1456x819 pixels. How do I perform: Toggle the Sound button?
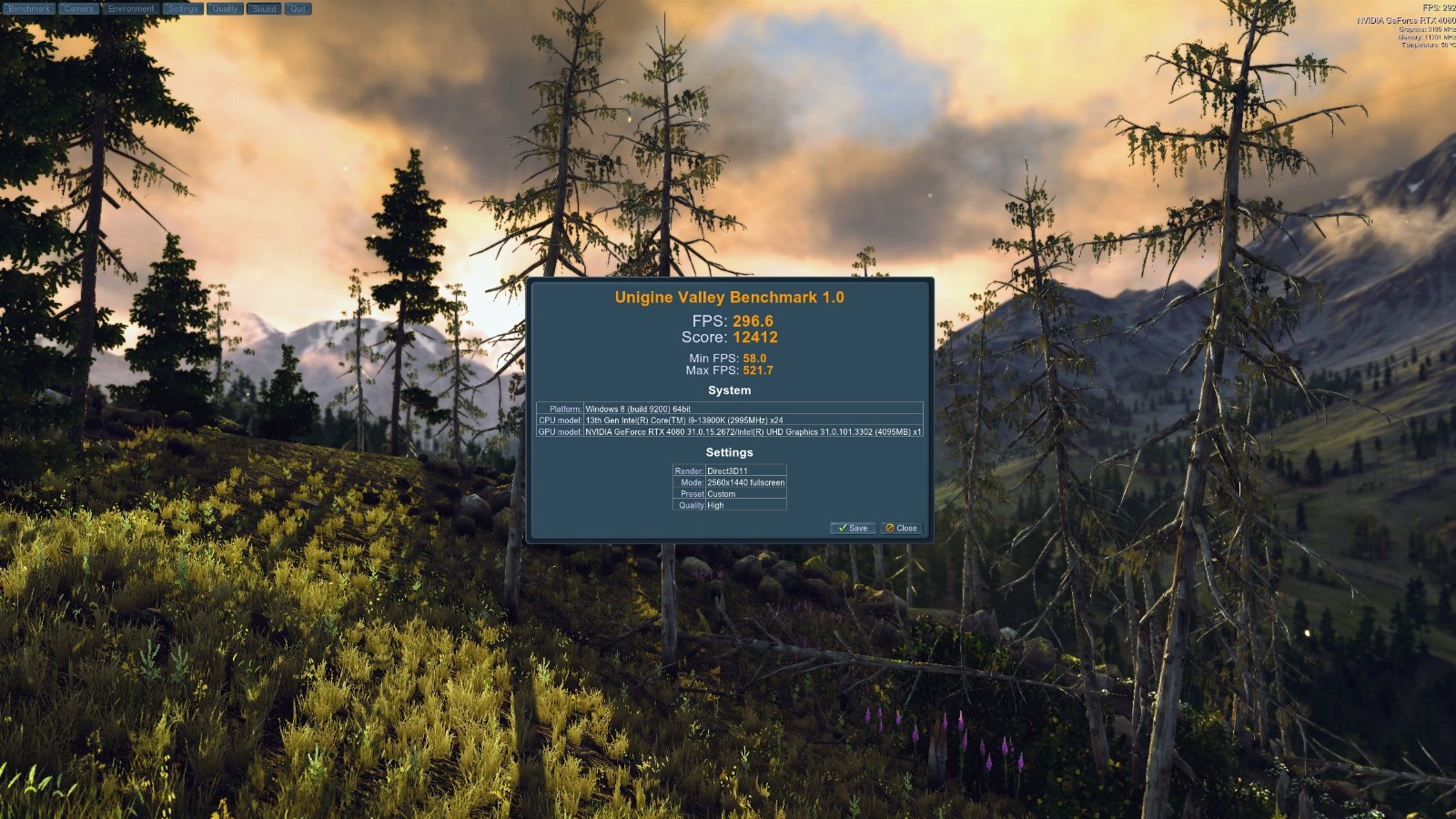point(265,9)
